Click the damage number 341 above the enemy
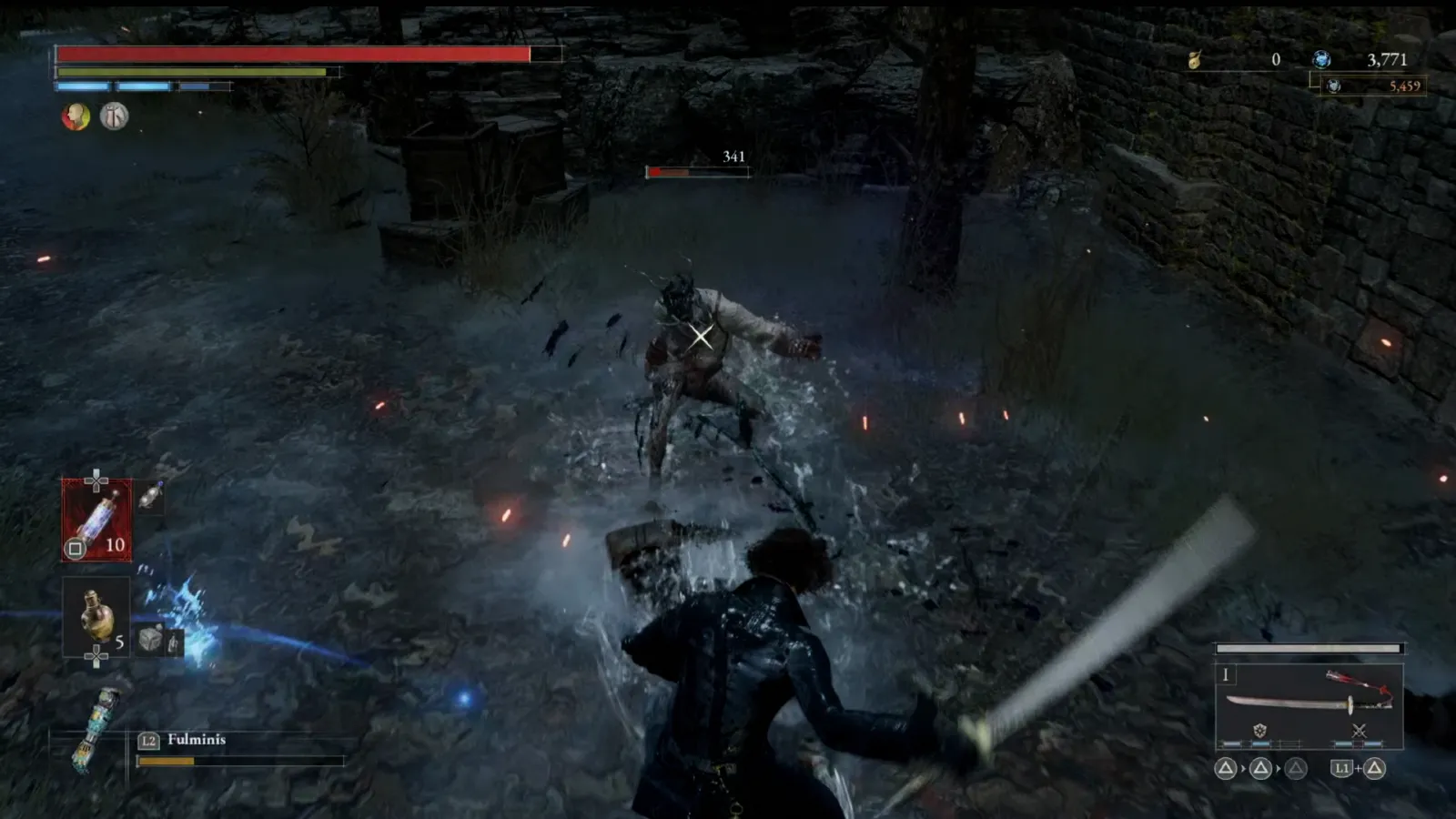Screen dimensions: 1456x819 [733, 155]
